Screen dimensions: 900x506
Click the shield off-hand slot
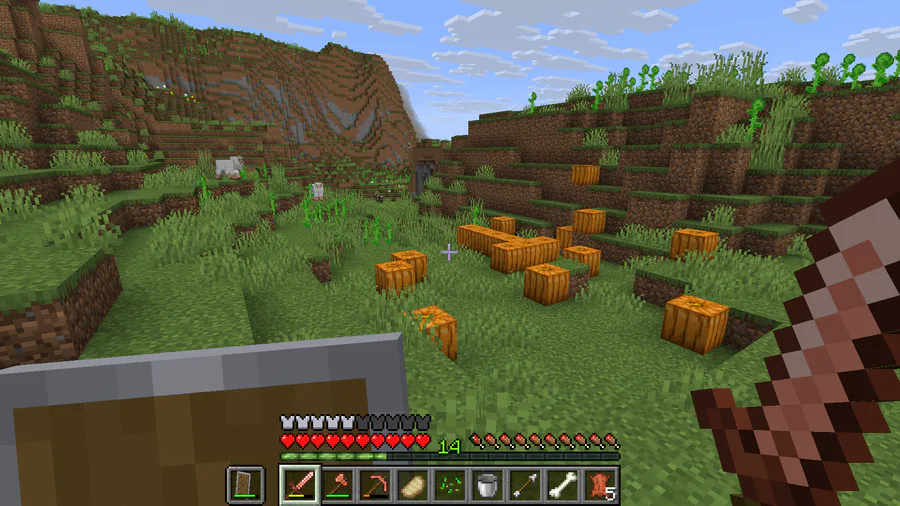click(245, 485)
